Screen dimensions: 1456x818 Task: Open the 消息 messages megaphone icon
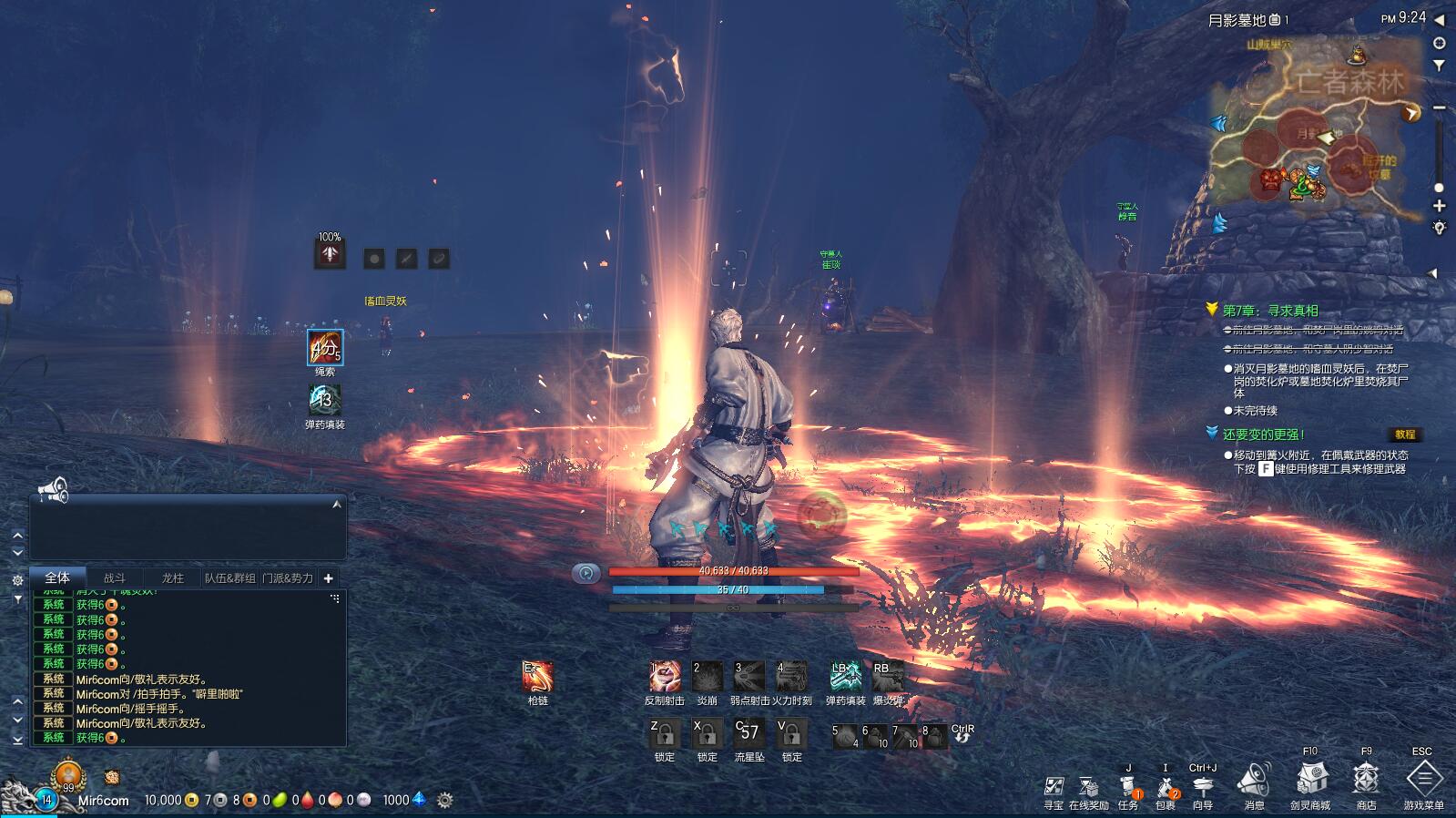[x=1254, y=781]
